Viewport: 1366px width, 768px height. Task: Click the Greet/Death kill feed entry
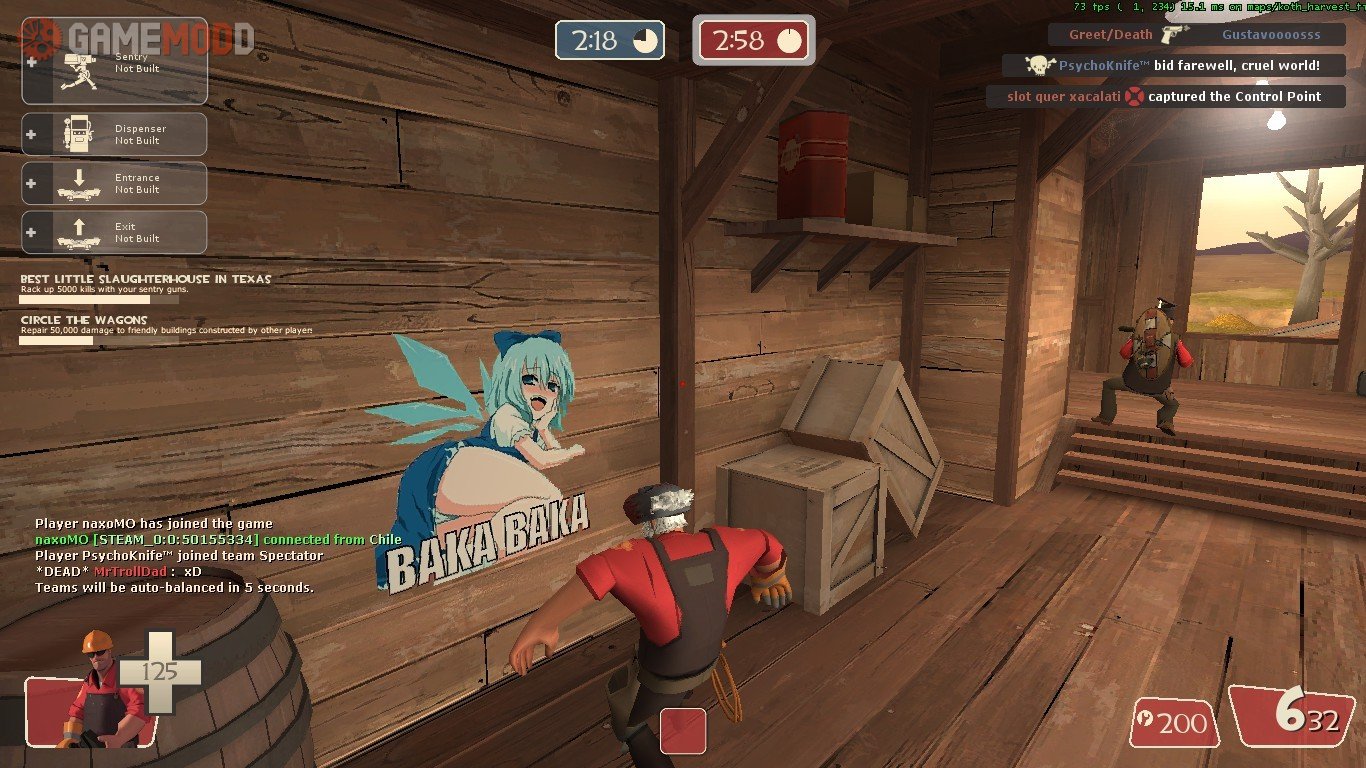tap(1196, 35)
